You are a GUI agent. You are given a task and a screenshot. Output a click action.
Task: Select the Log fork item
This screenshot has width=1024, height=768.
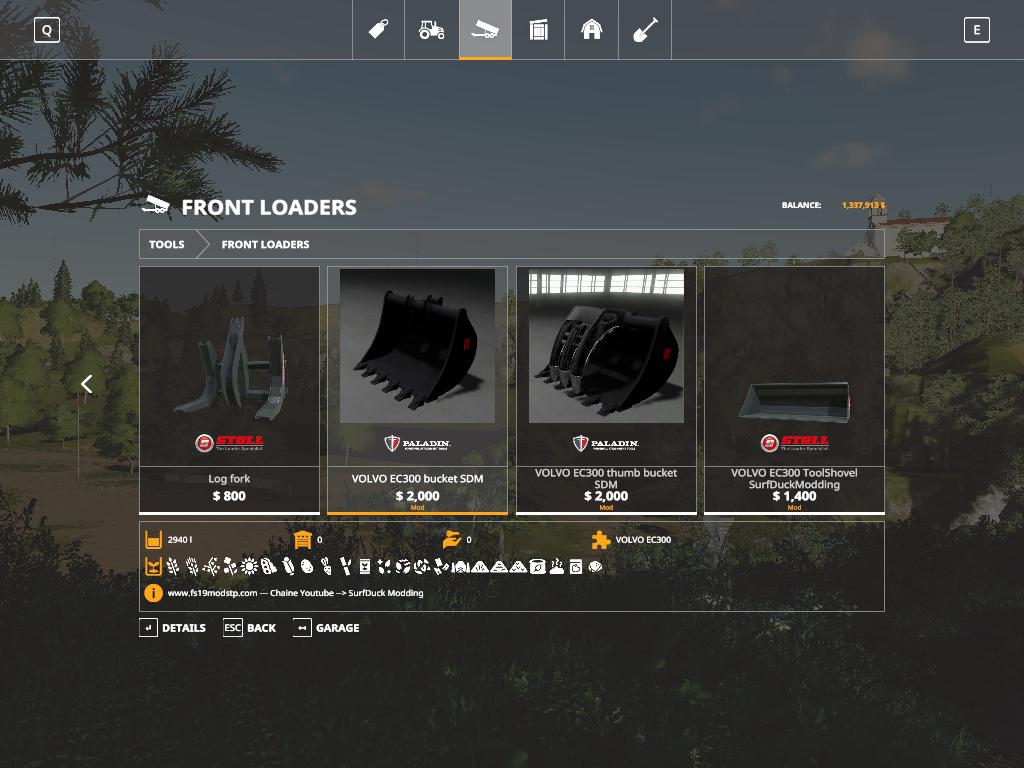point(229,389)
